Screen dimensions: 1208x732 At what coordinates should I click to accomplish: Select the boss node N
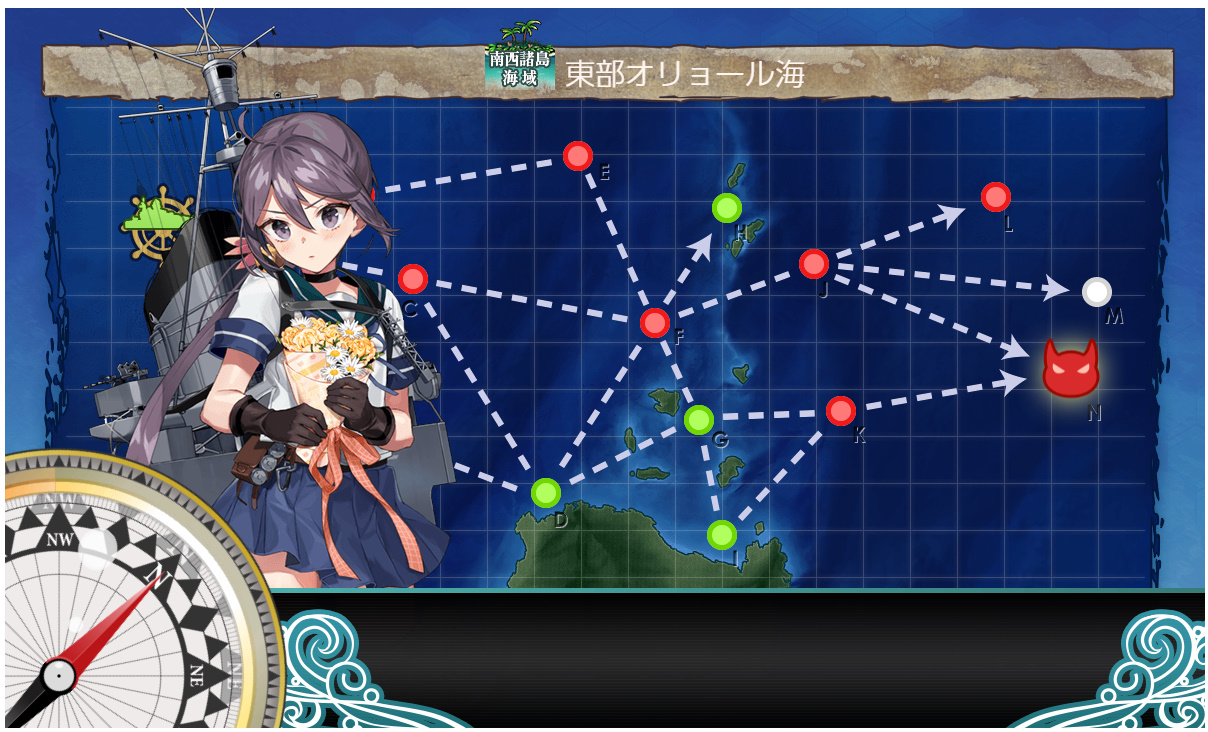point(1070,368)
